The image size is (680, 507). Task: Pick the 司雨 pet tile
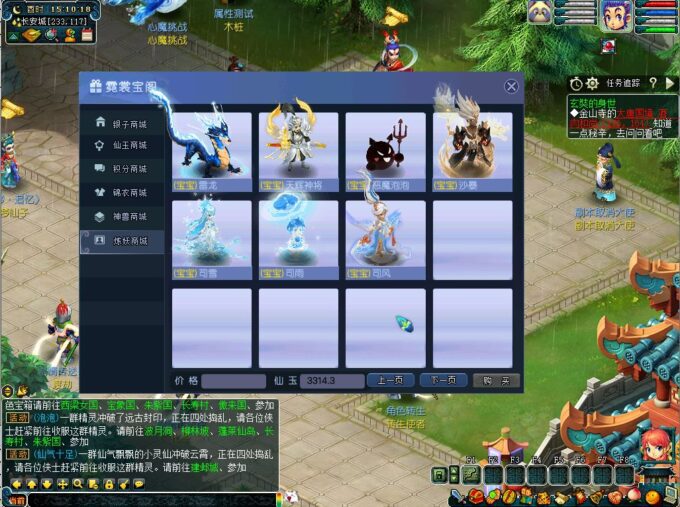pyautogui.click(x=298, y=240)
